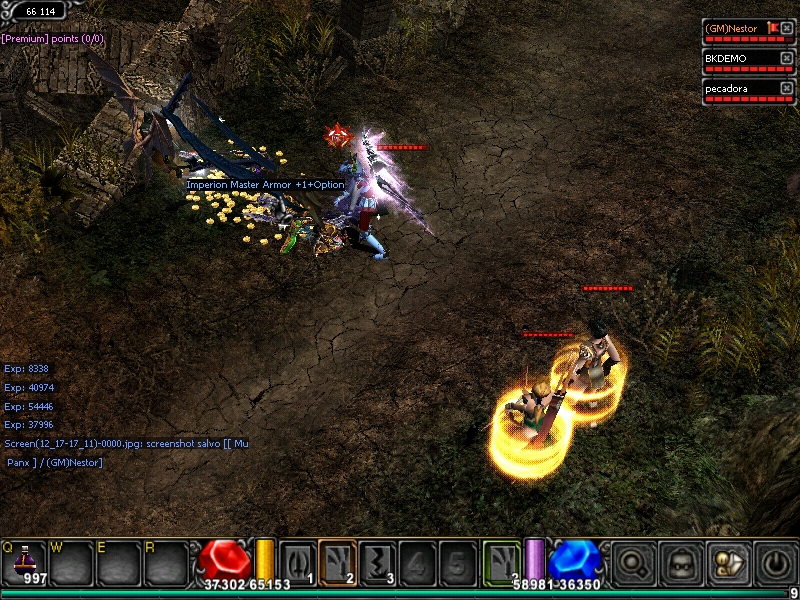This screenshot has width=800, height=600.
Task: Choose the zigzag skill in slot 3
Action: click(378, 562)
